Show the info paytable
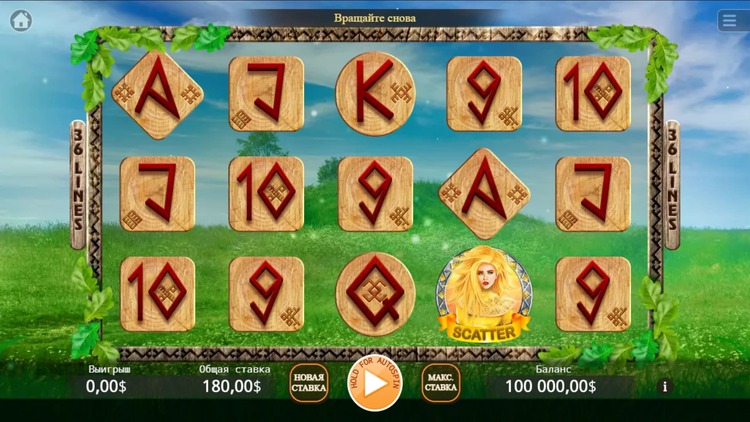Screen dimensions: 750x422 665,386
